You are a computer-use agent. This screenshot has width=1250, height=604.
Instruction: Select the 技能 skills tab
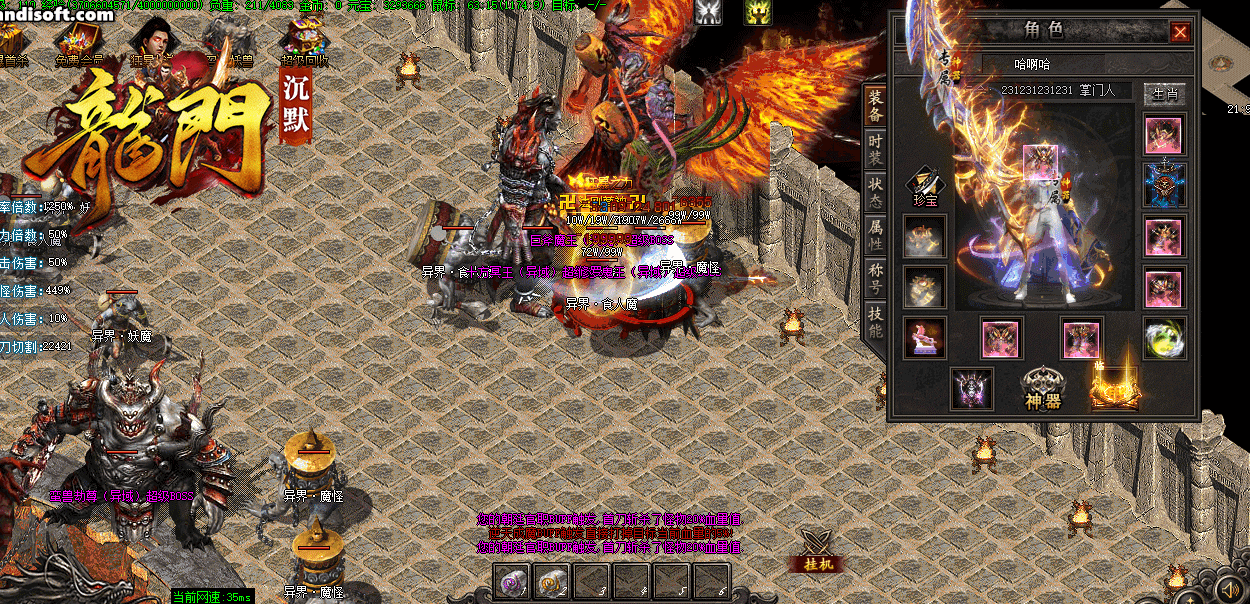875,322
